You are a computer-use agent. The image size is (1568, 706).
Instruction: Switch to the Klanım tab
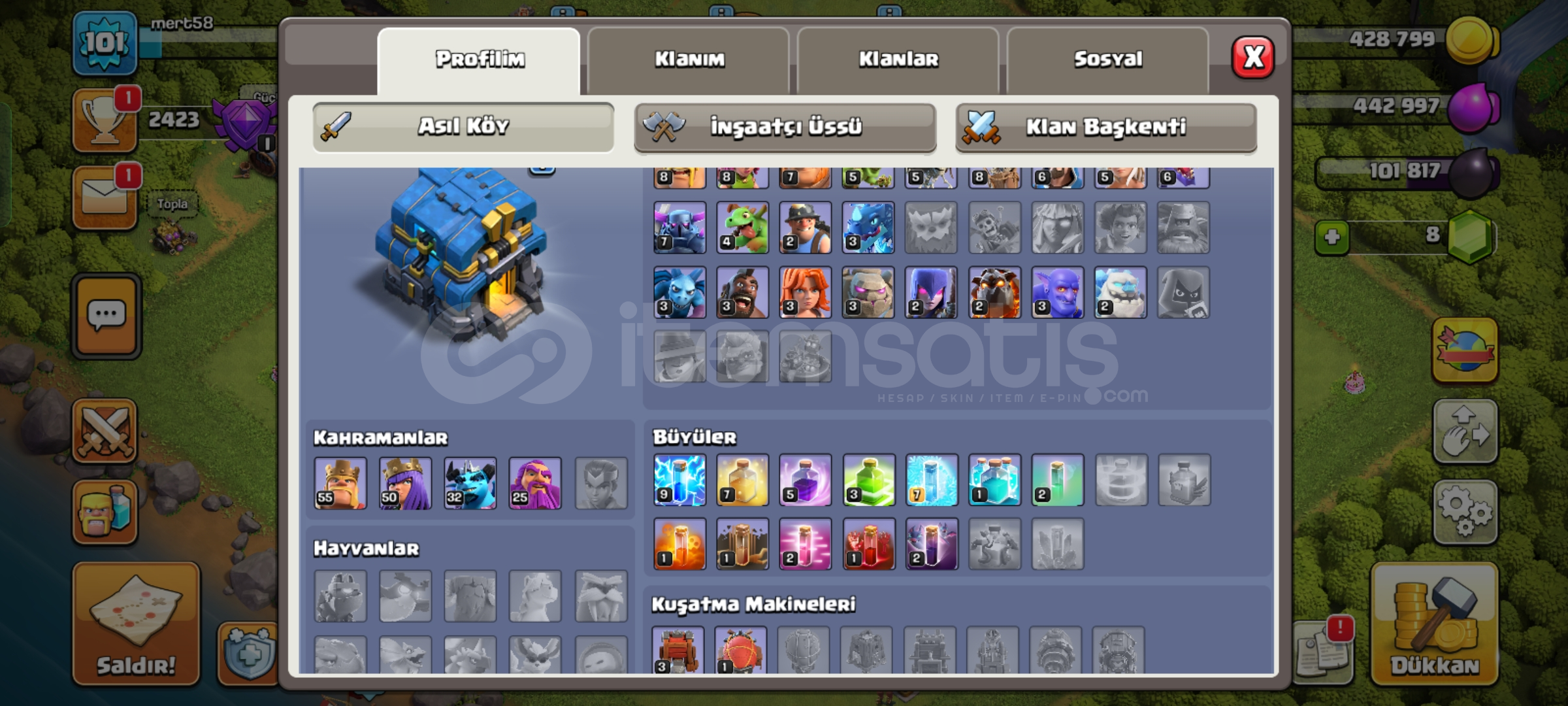[689, 59]
